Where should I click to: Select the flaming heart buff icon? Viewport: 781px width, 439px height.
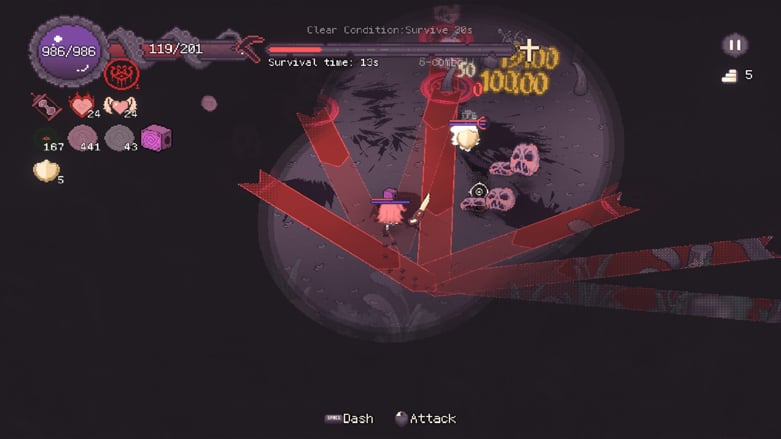coord(81,106)
